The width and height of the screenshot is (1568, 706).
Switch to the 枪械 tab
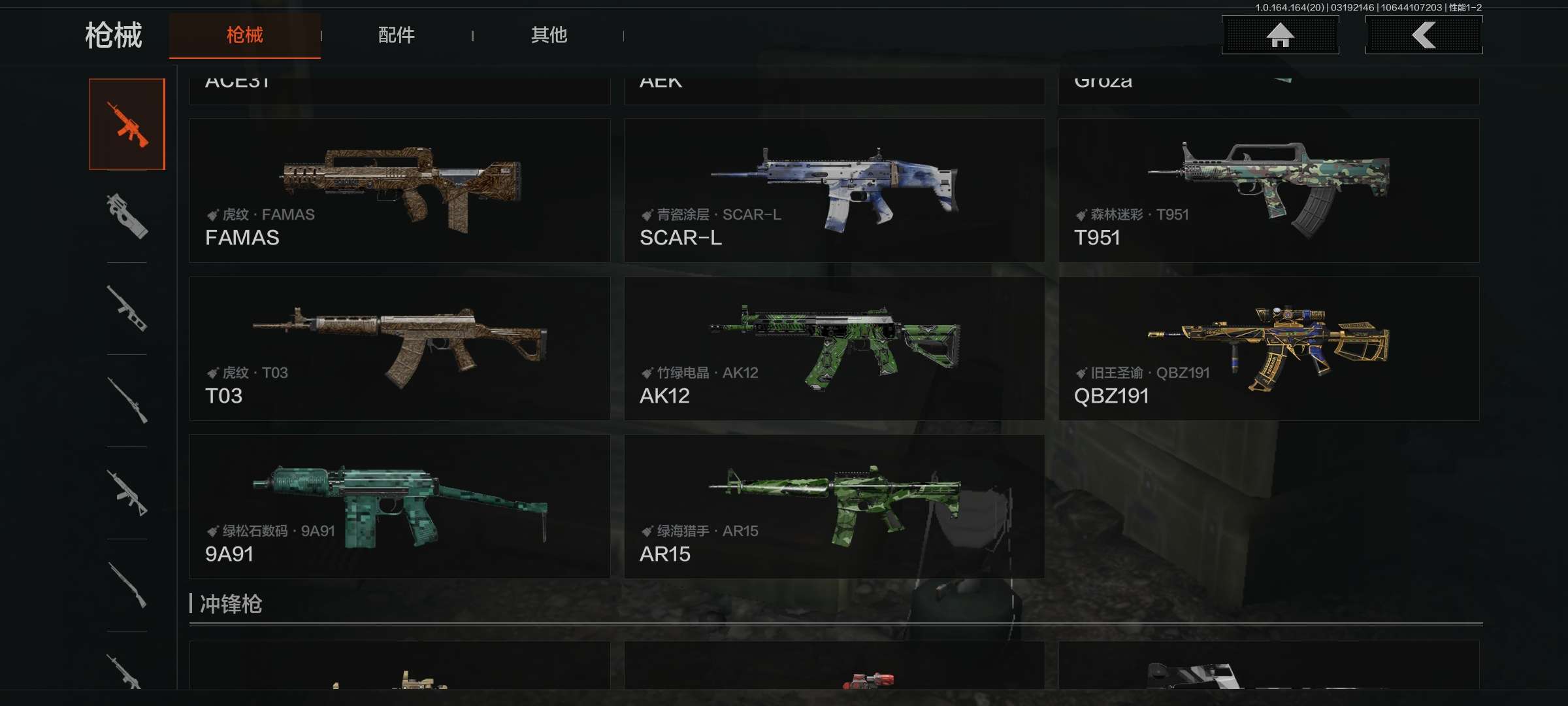point(244,35)
